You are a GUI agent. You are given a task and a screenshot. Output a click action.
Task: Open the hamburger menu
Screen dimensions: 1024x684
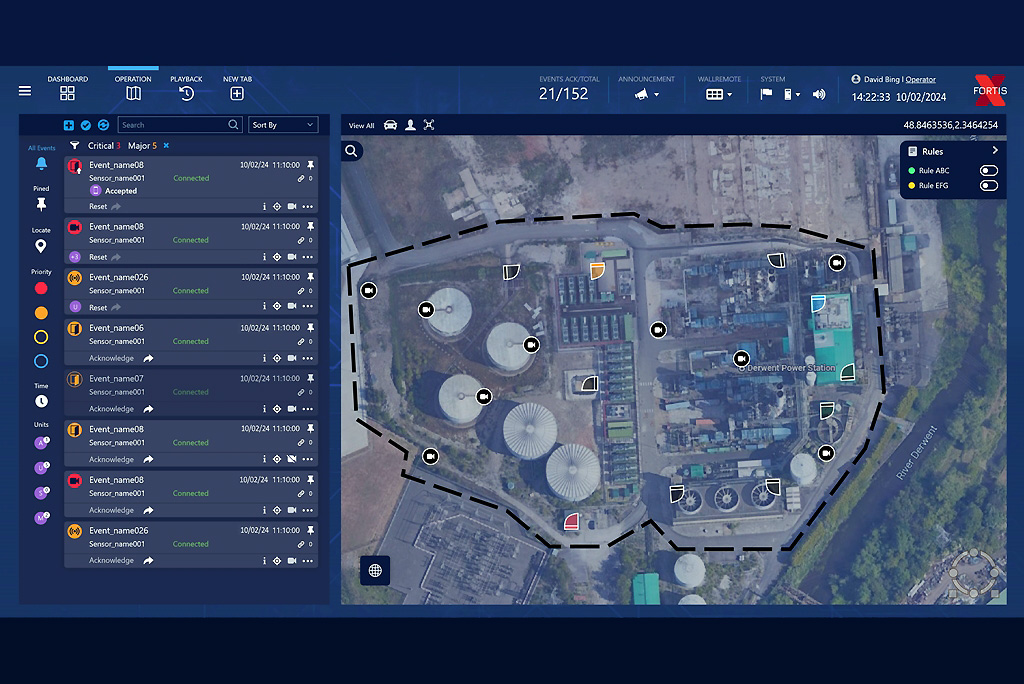click(x=25, y=91)
